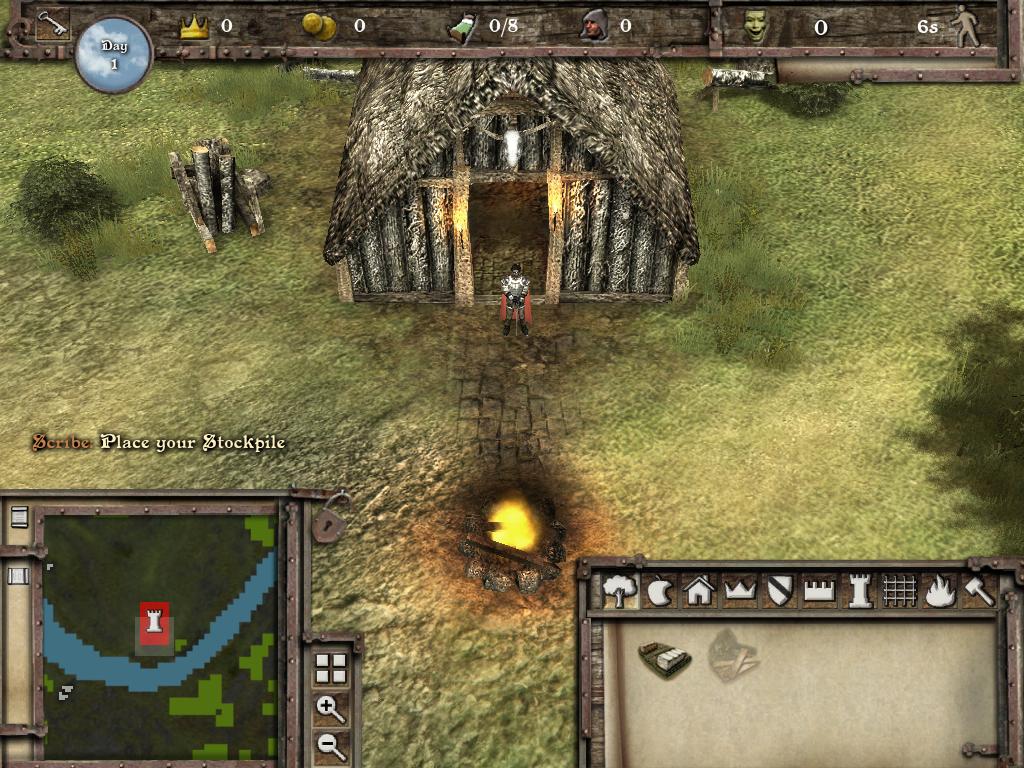Select the stockpile building to place
The height and width of the screenshot is (768, 1024).
[x=665, y=659]
